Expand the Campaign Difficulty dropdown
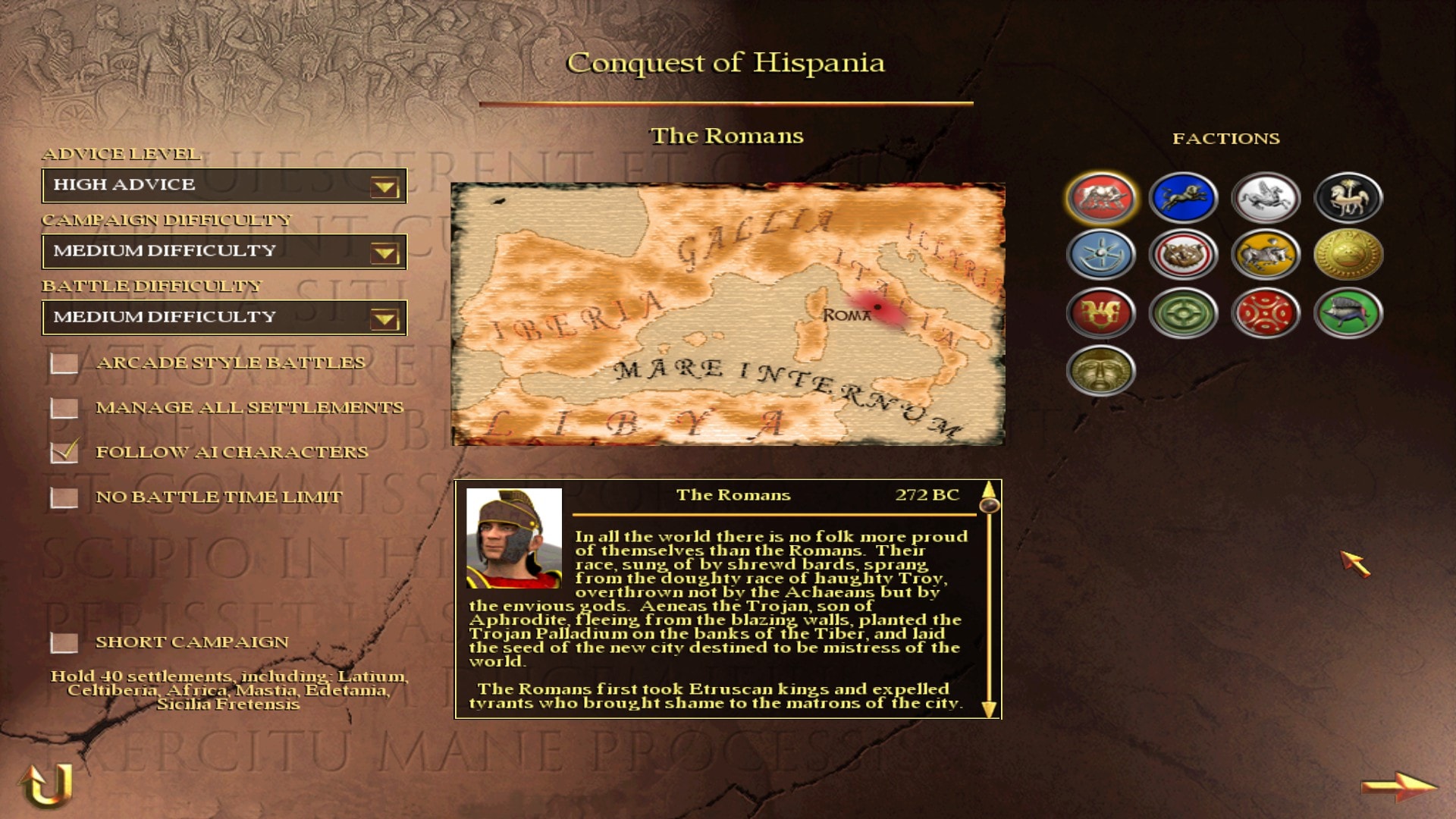 click(384, 253)
